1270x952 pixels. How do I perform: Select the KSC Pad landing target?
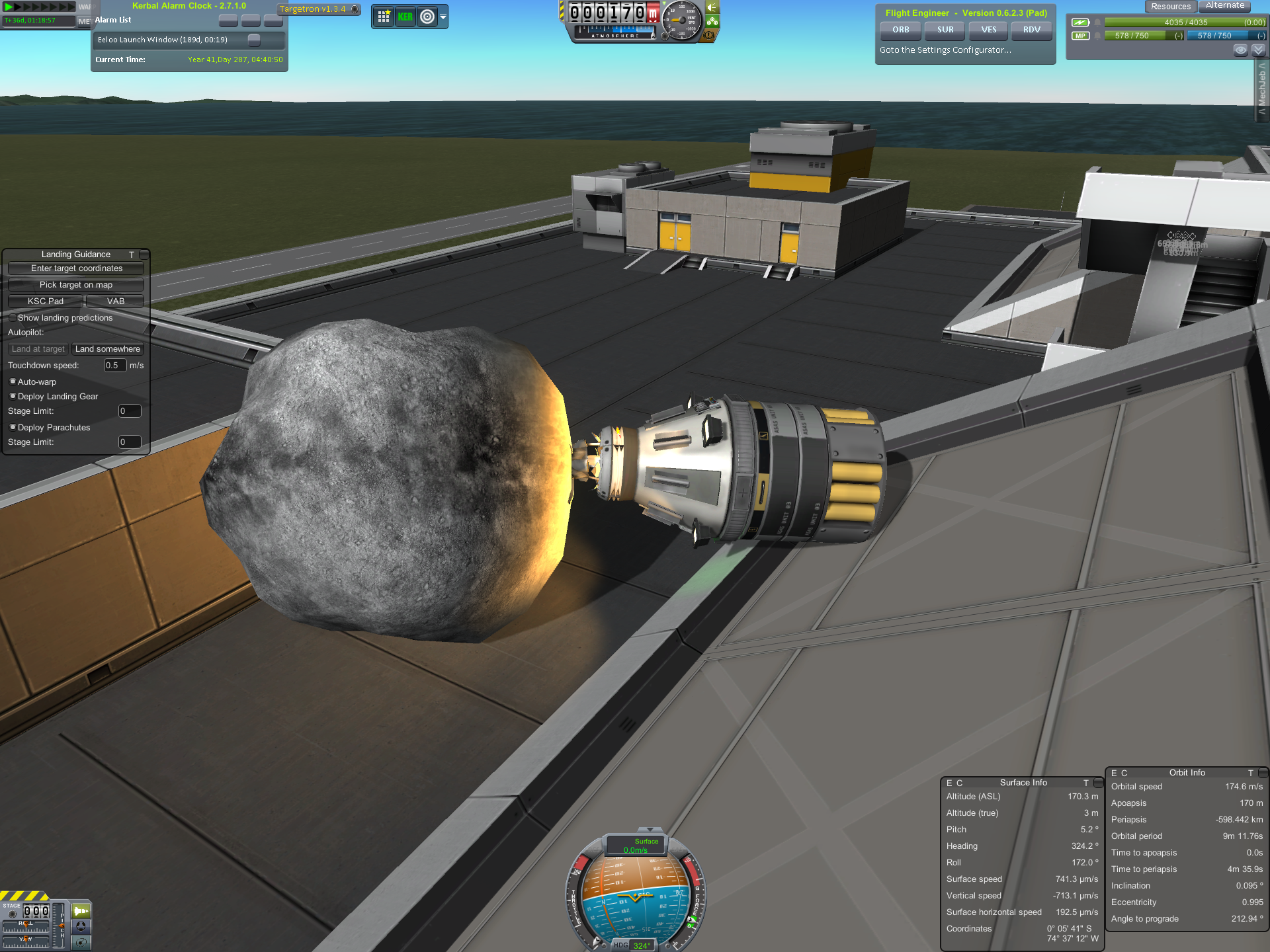point(46,301)
